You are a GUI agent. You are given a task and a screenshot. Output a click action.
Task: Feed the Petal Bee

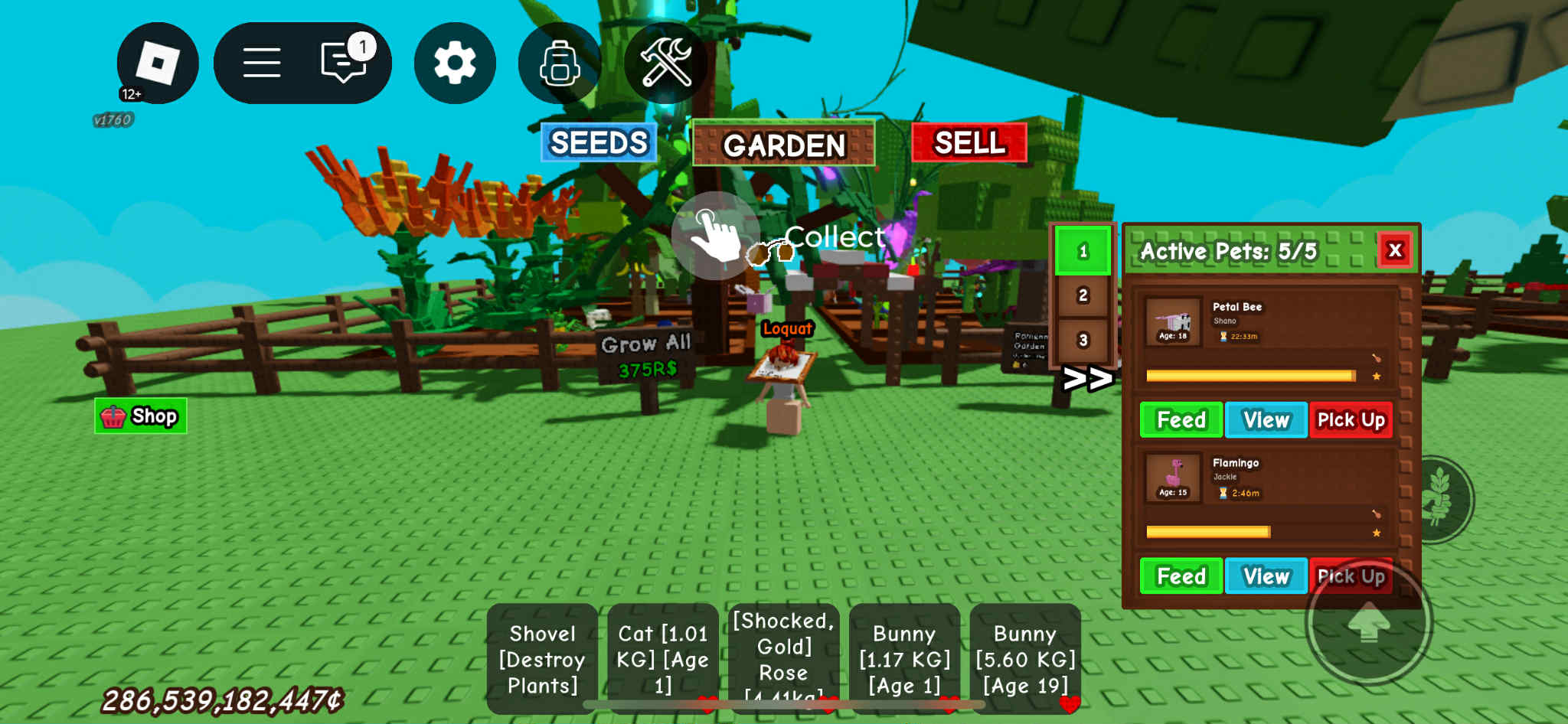pos(1181,420)
